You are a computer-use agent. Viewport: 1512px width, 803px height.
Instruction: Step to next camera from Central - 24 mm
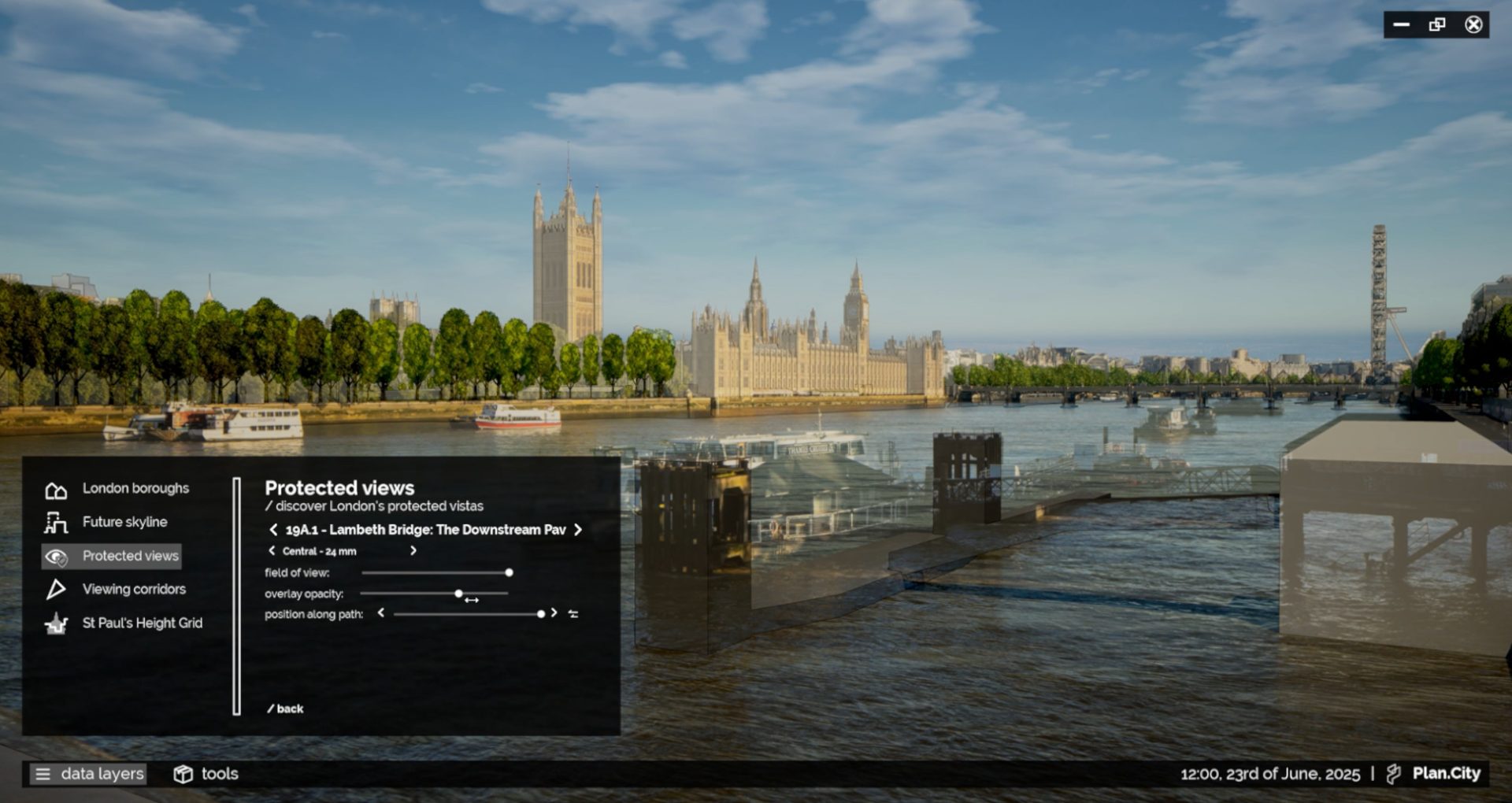coord(413,551)
